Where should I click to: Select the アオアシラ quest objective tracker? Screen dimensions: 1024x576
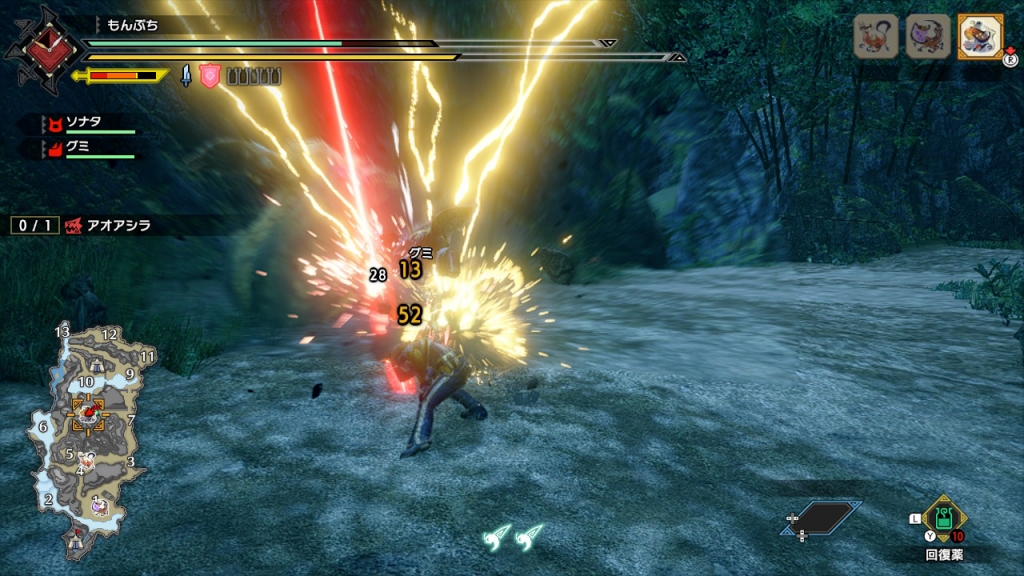pos(108,226)
